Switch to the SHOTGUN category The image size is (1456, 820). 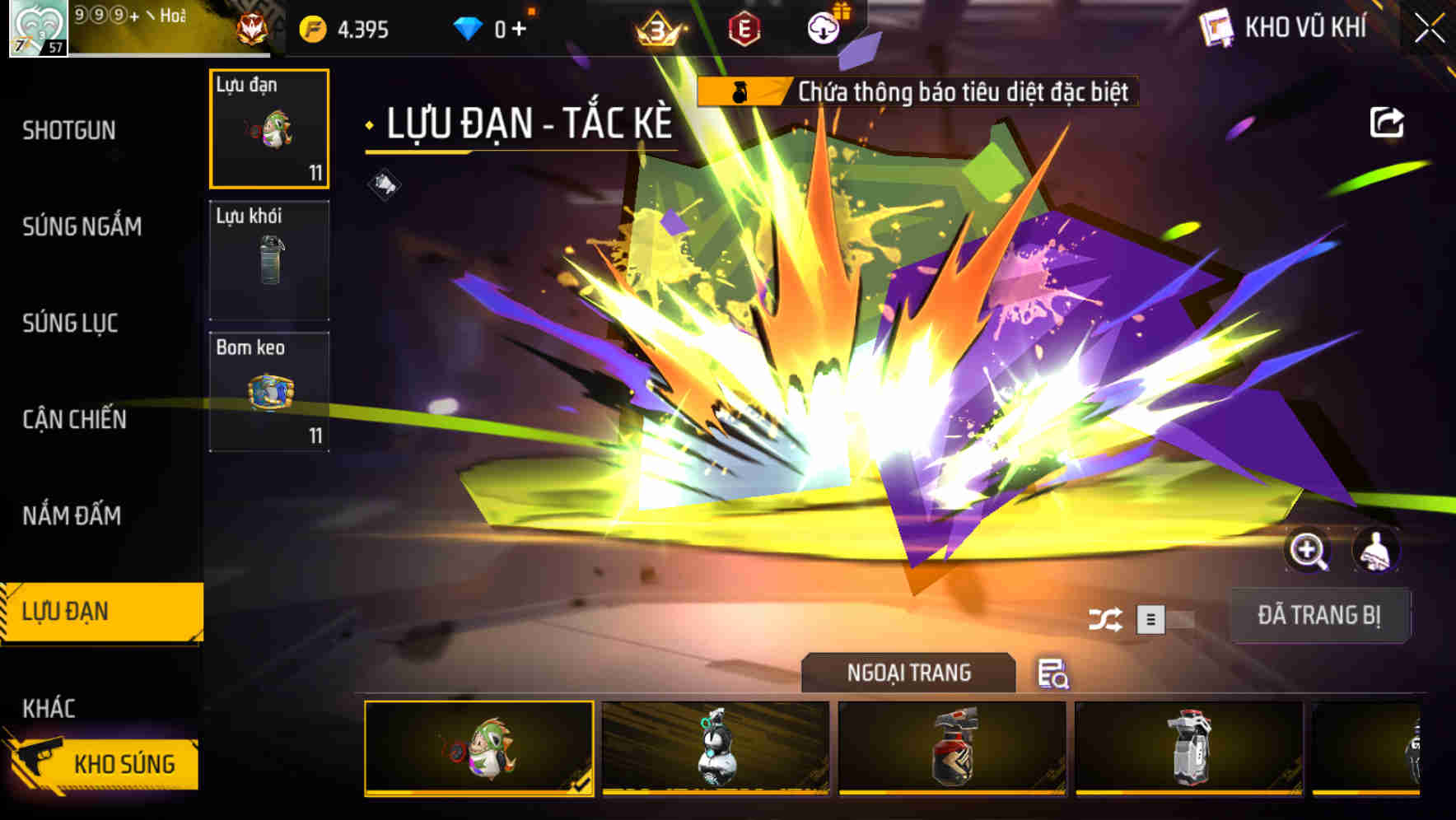(69, 131)
